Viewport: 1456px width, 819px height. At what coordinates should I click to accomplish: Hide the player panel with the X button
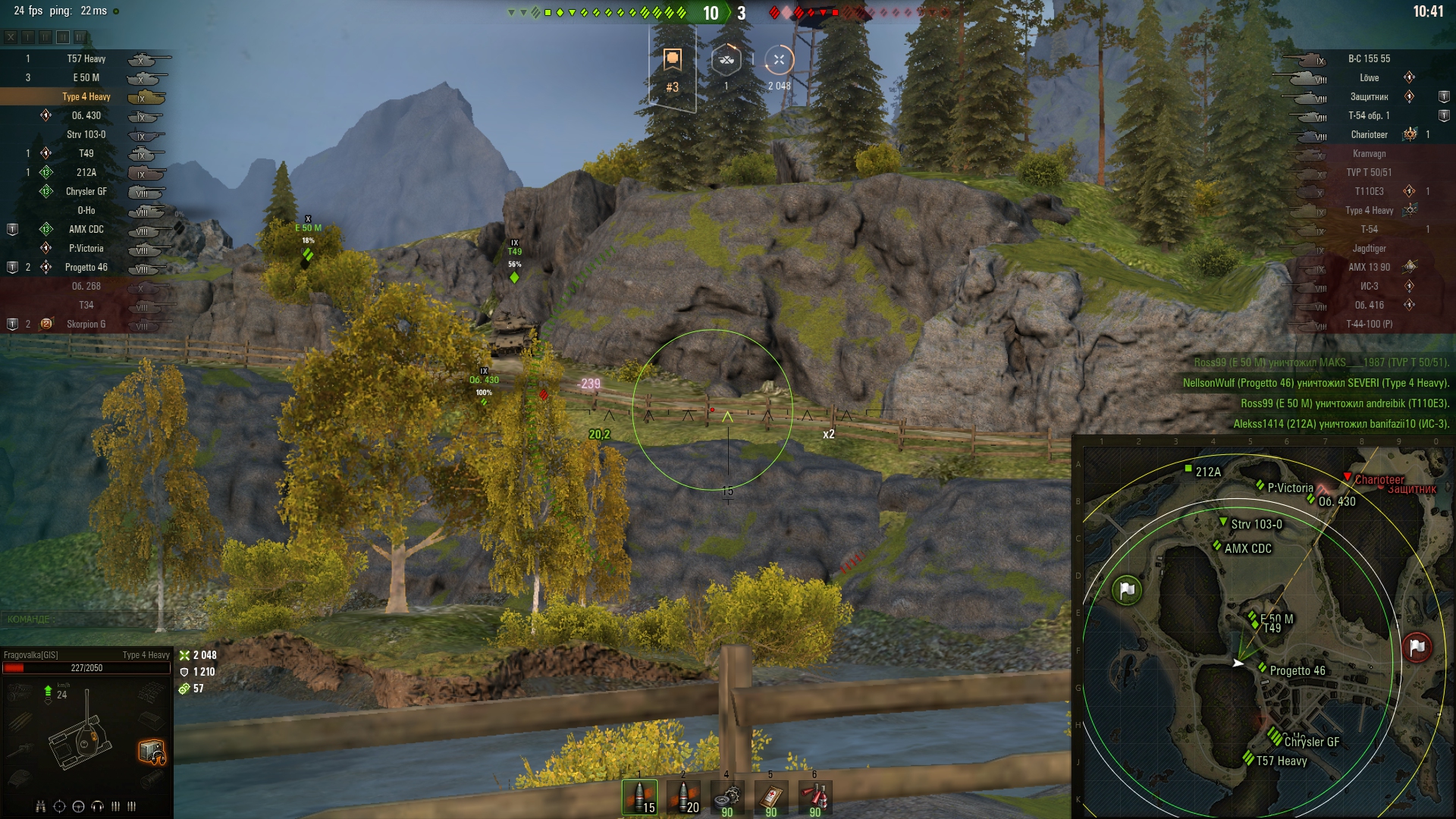[11, 36]
